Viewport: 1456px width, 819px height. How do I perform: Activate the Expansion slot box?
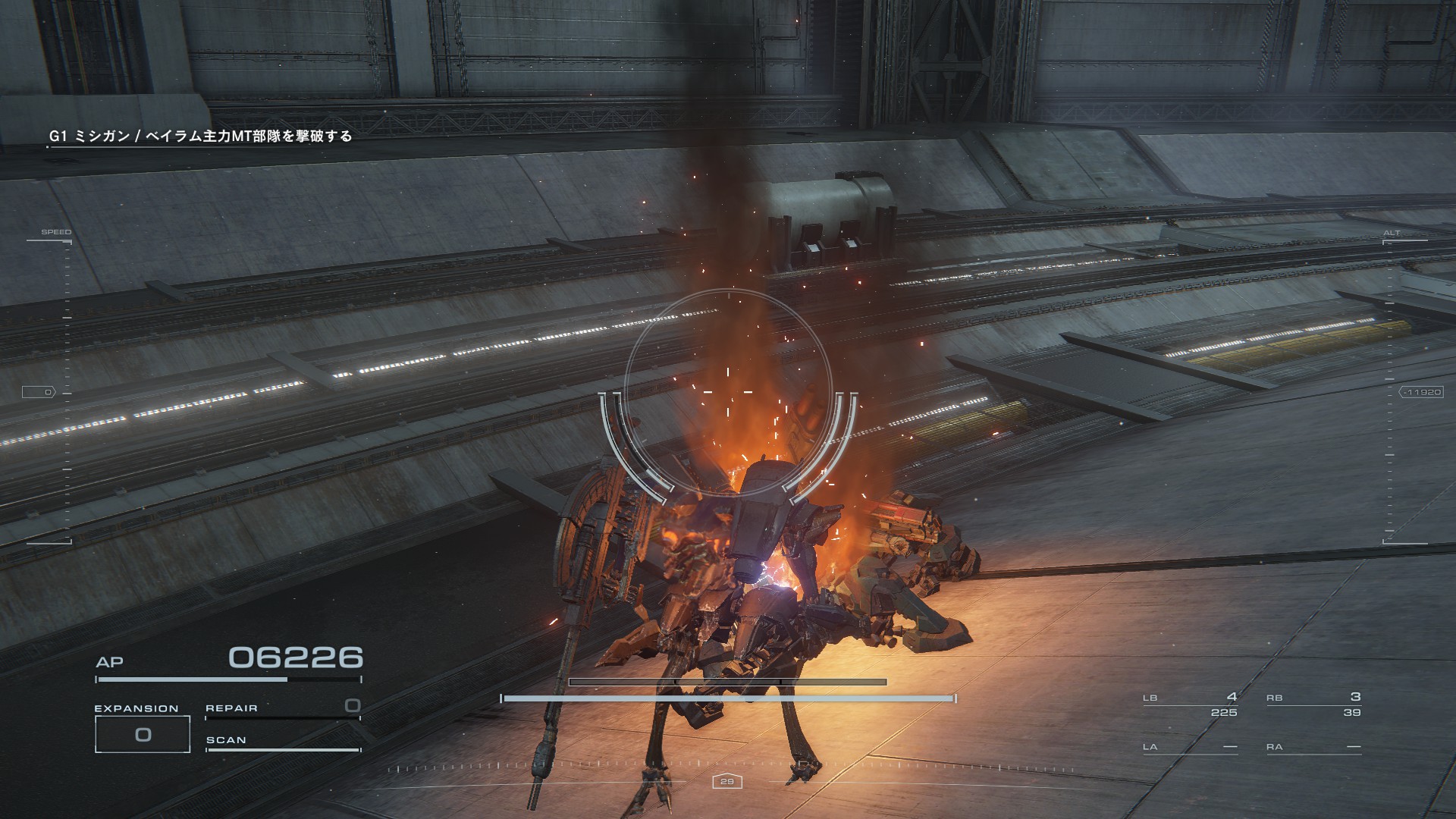pyautogui.click(x=143, y=734)
